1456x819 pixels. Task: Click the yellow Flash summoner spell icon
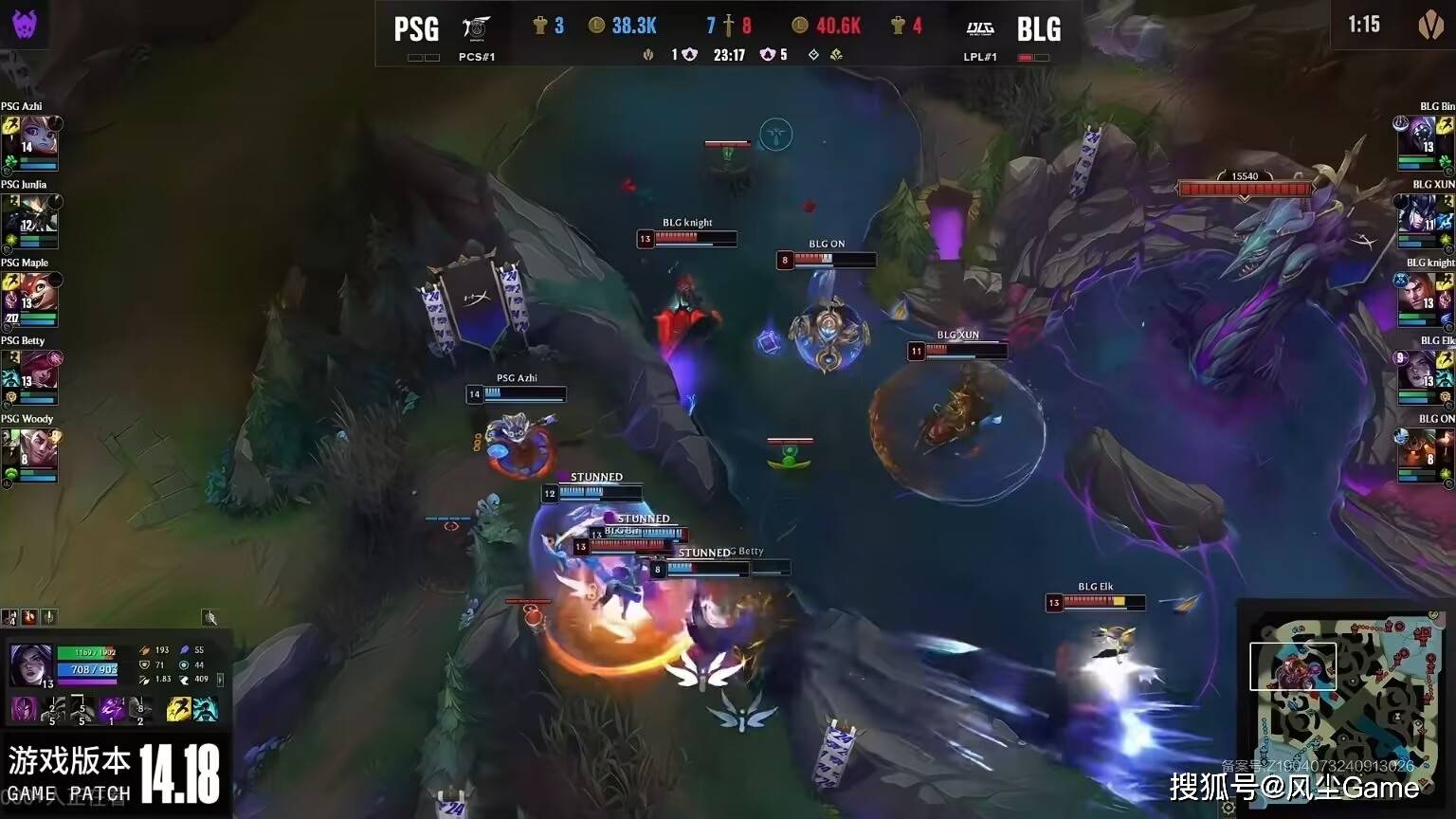coord(178,709)
